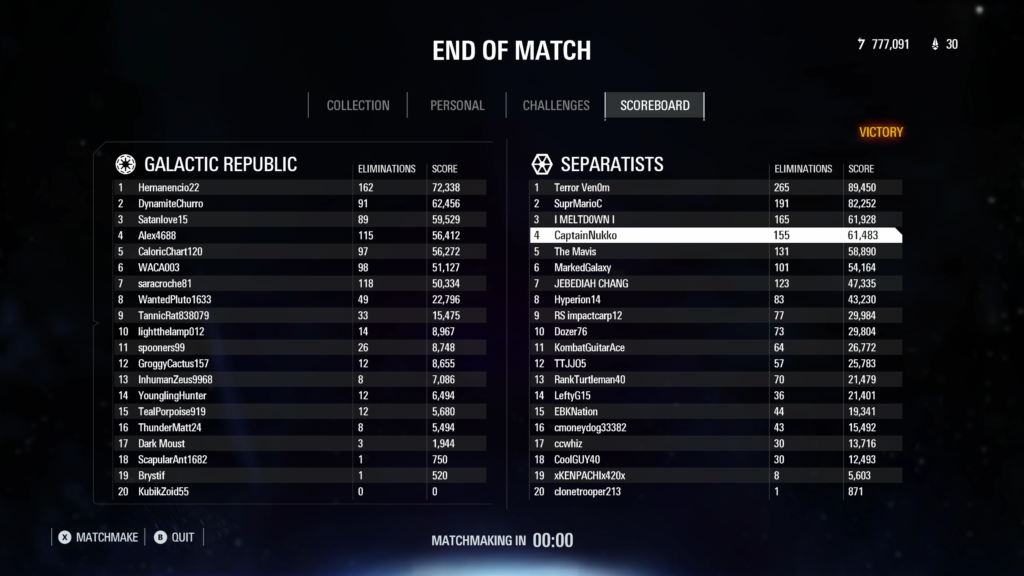Pick SuprMarioC on the Separatists list
Screen dimensions: 1024x576
[715, 203]
